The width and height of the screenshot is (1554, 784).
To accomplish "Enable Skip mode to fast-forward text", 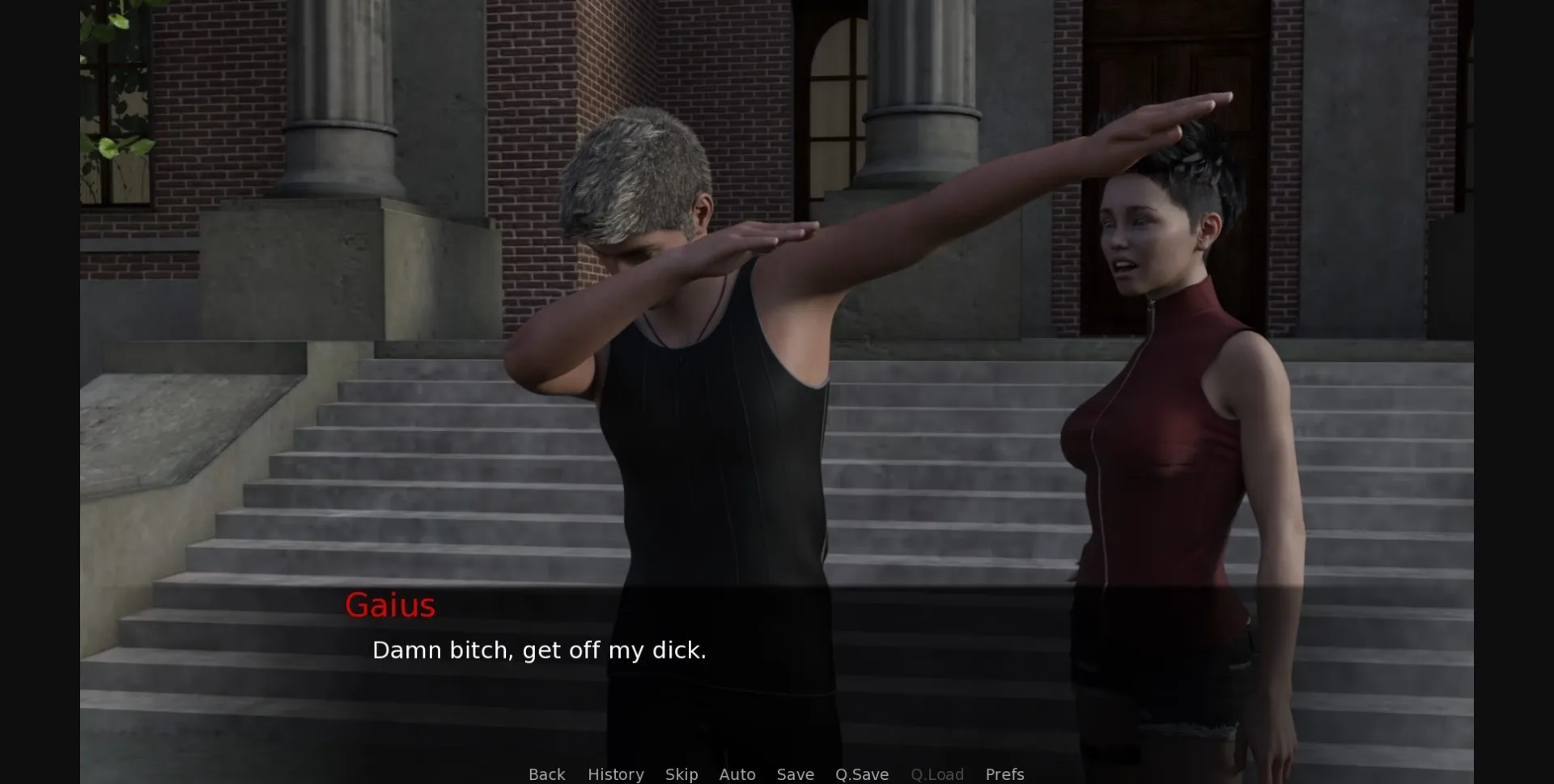I will (681, 774).
